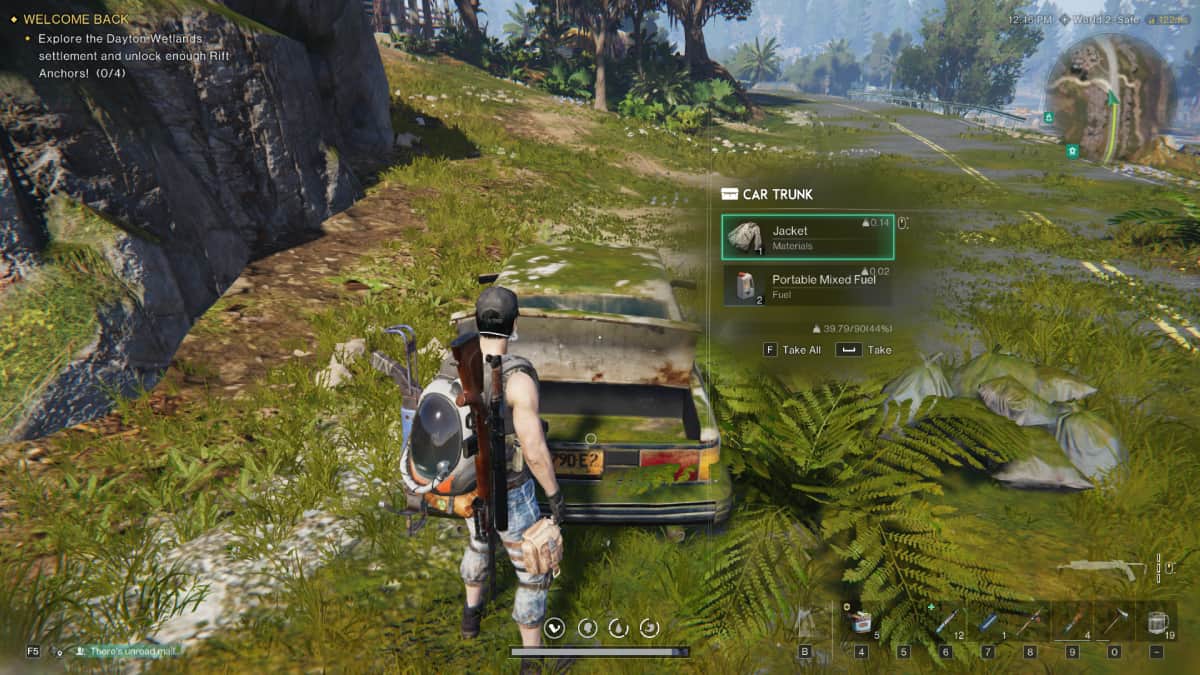Click Take for the selected trunk item
1200x675 pixels.
tap(865, 350)
